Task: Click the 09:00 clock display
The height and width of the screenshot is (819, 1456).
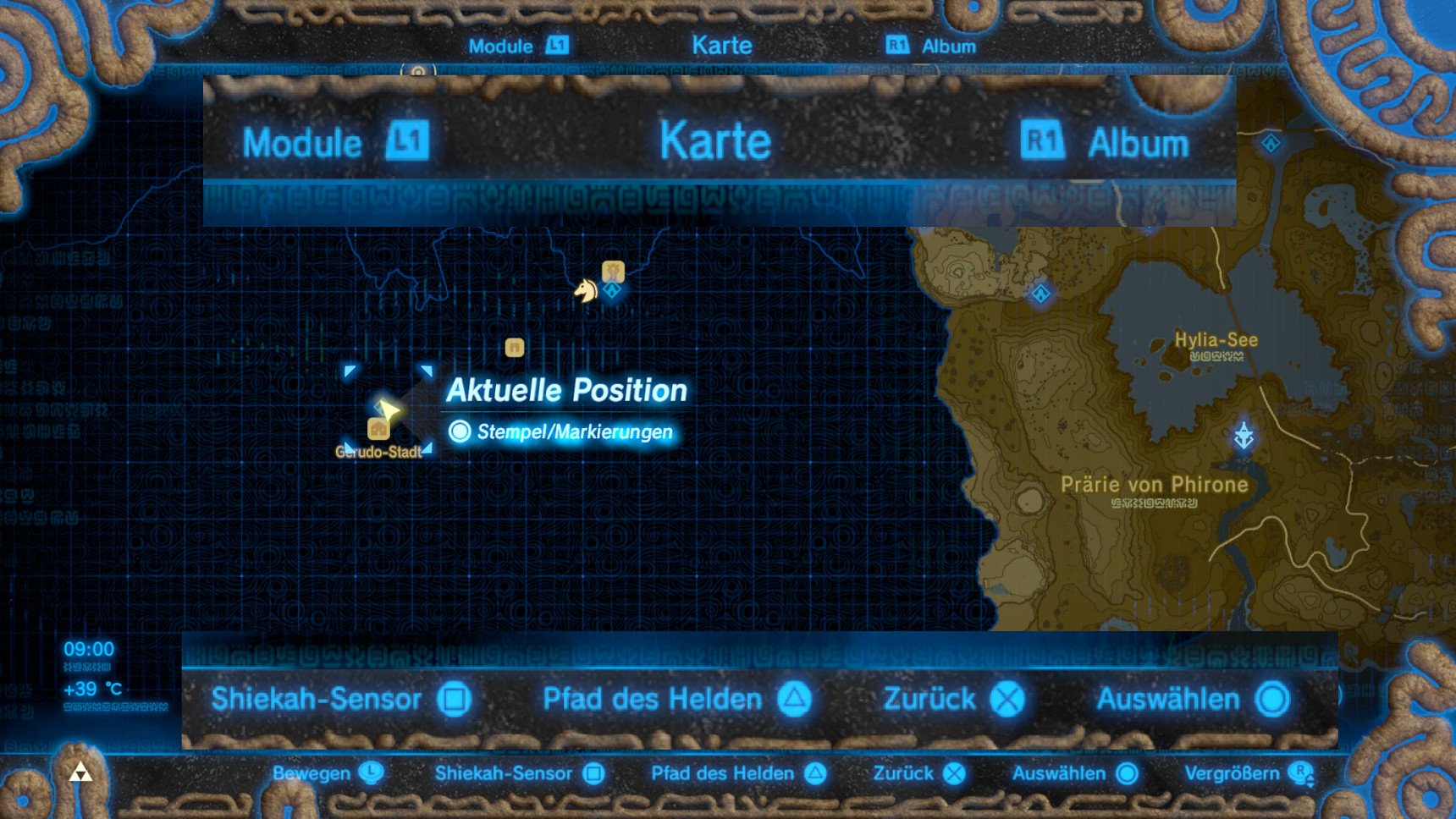Action: 89,650
